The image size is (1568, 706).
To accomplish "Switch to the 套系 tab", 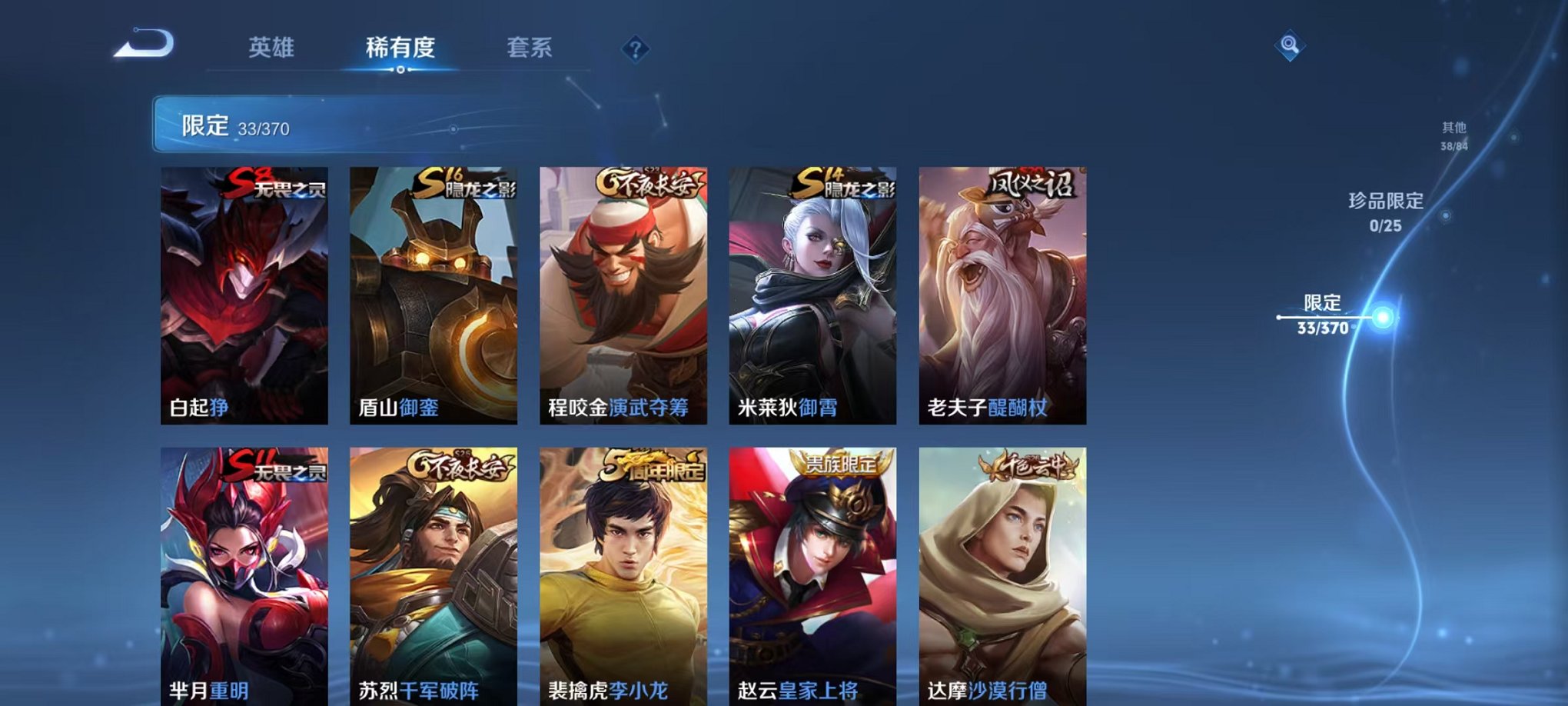I will pyautogui.click(x=536, y=48).
